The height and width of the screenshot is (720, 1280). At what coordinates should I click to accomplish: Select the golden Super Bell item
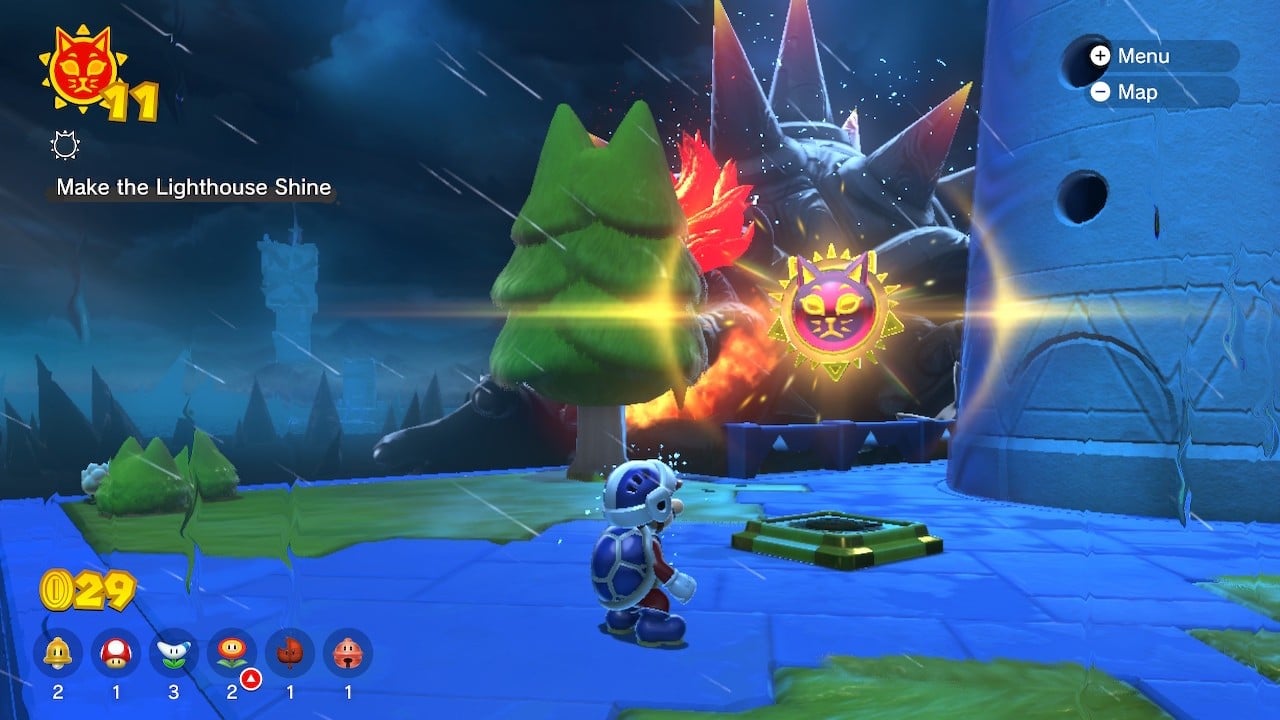pos(58,654)
